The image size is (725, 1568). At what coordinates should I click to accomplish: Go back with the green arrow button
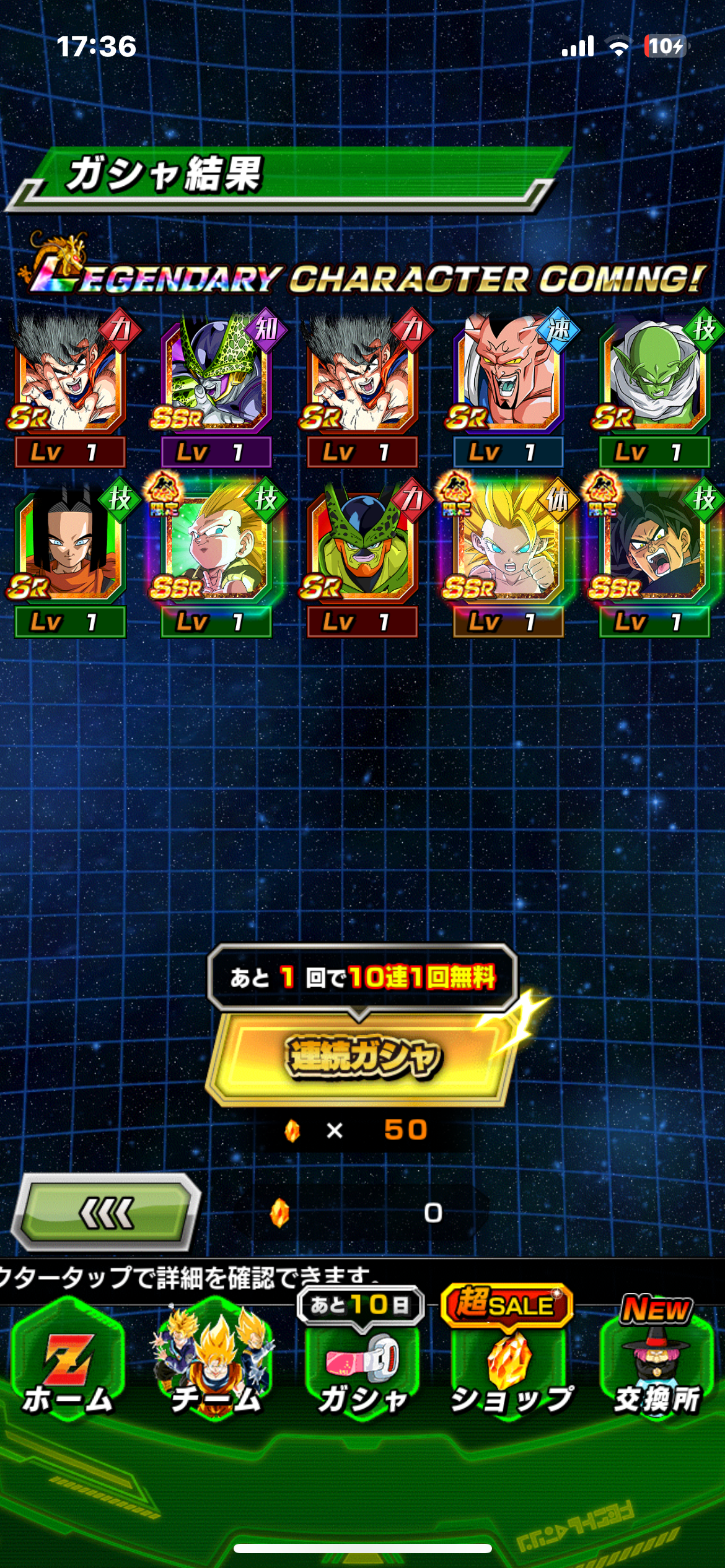[x=106, y=1212]
